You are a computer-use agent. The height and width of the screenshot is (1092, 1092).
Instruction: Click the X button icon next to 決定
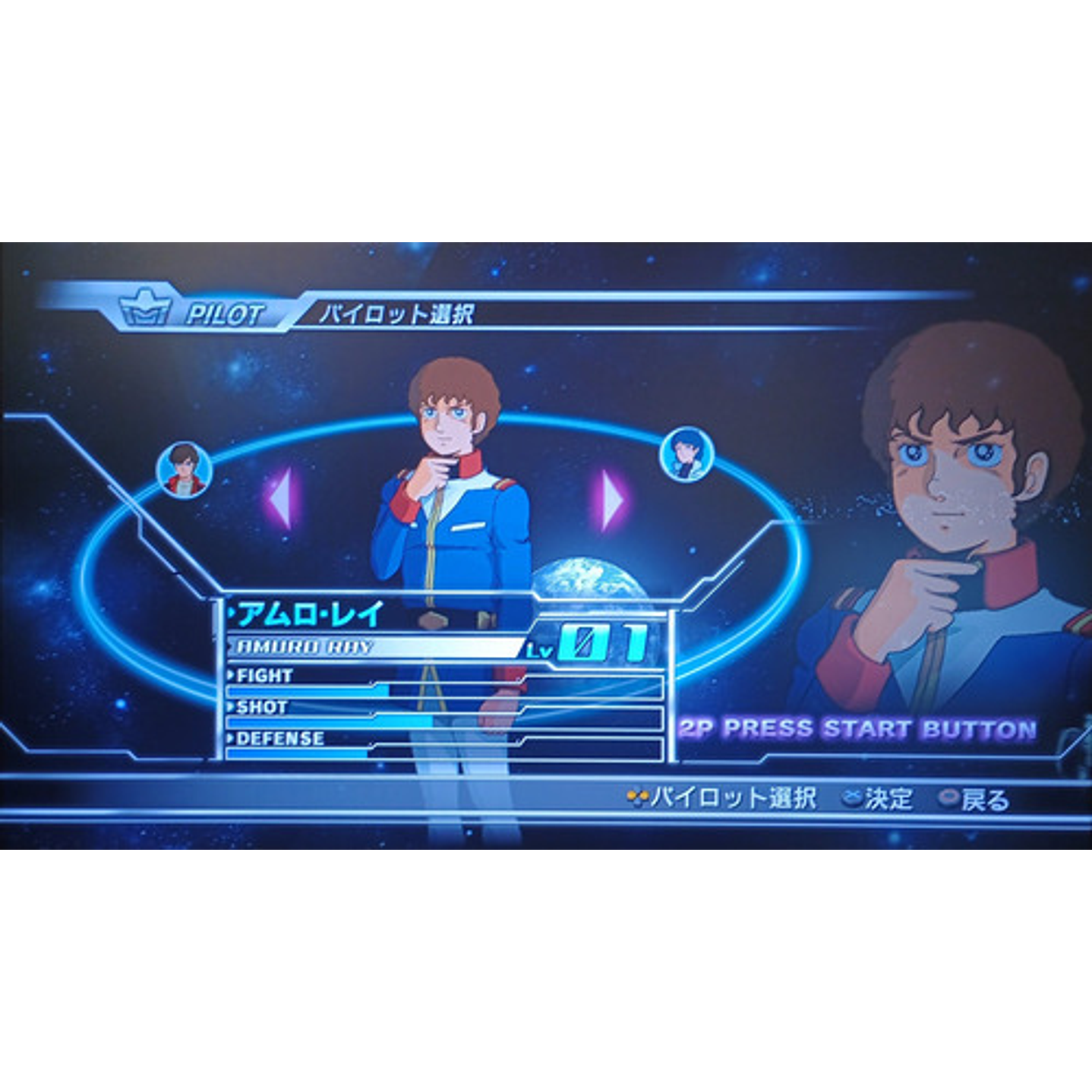853,797
